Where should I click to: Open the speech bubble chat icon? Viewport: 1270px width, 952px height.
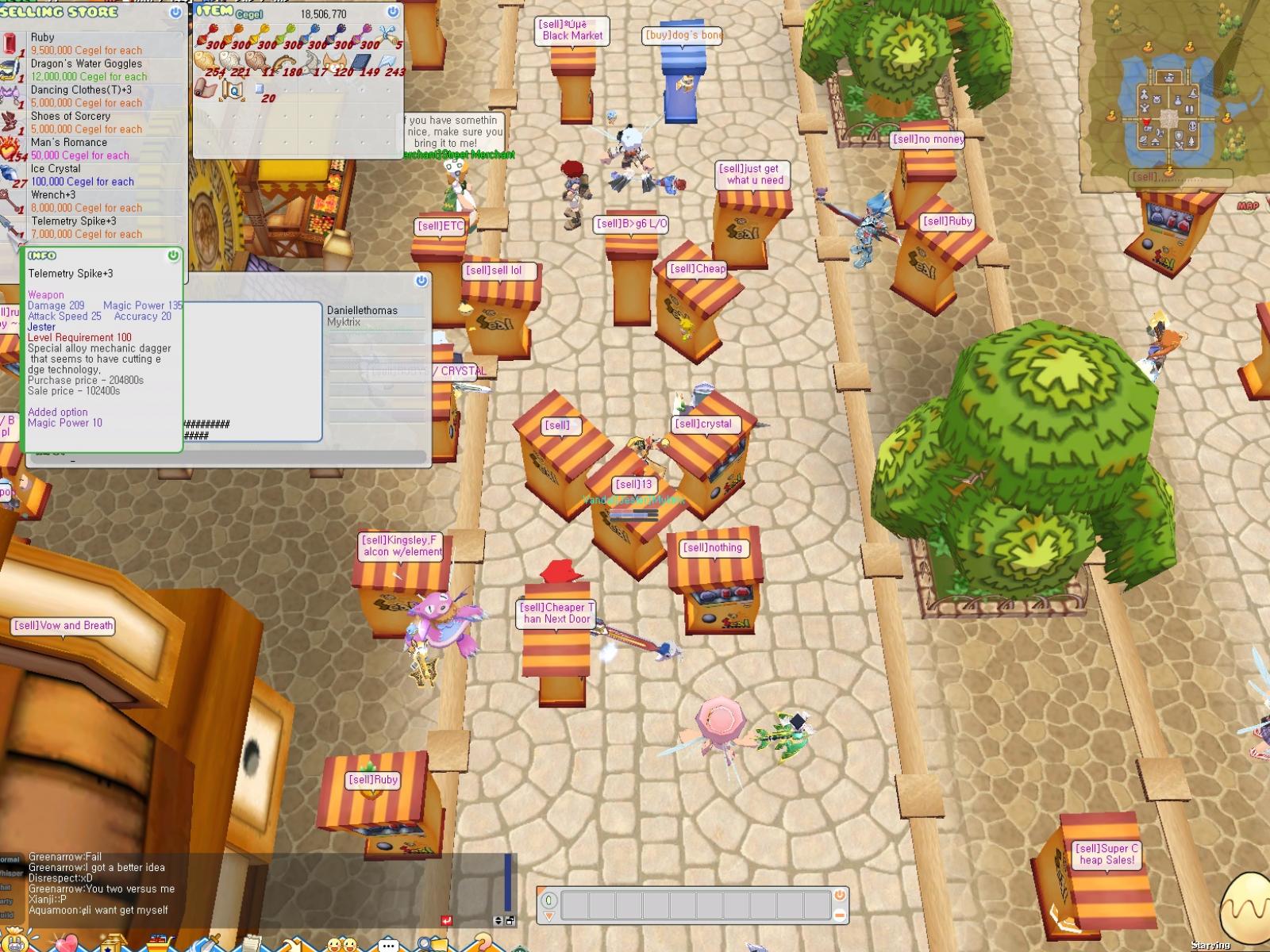[388, 945]
